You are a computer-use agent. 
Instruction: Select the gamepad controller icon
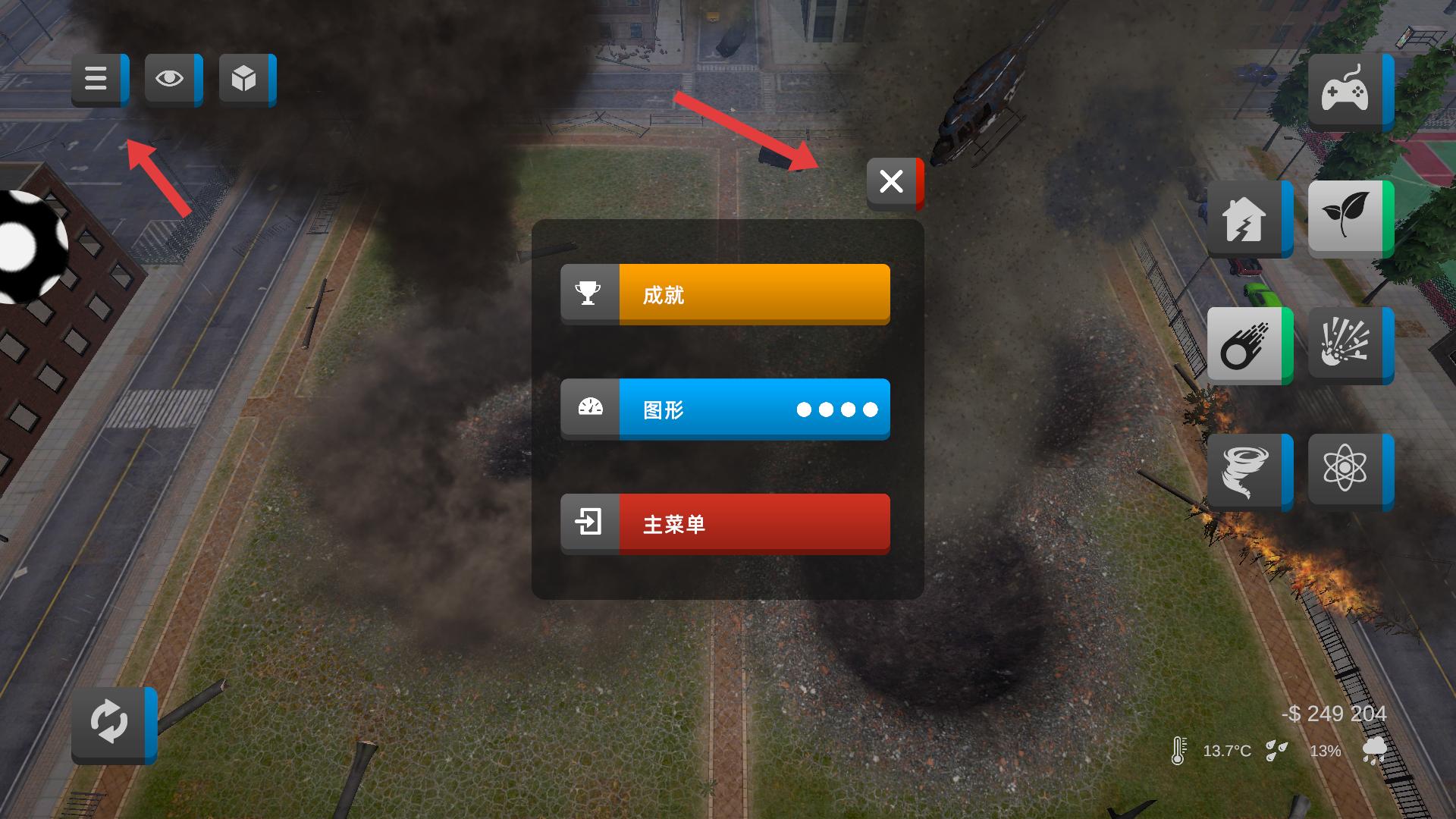1347,91
